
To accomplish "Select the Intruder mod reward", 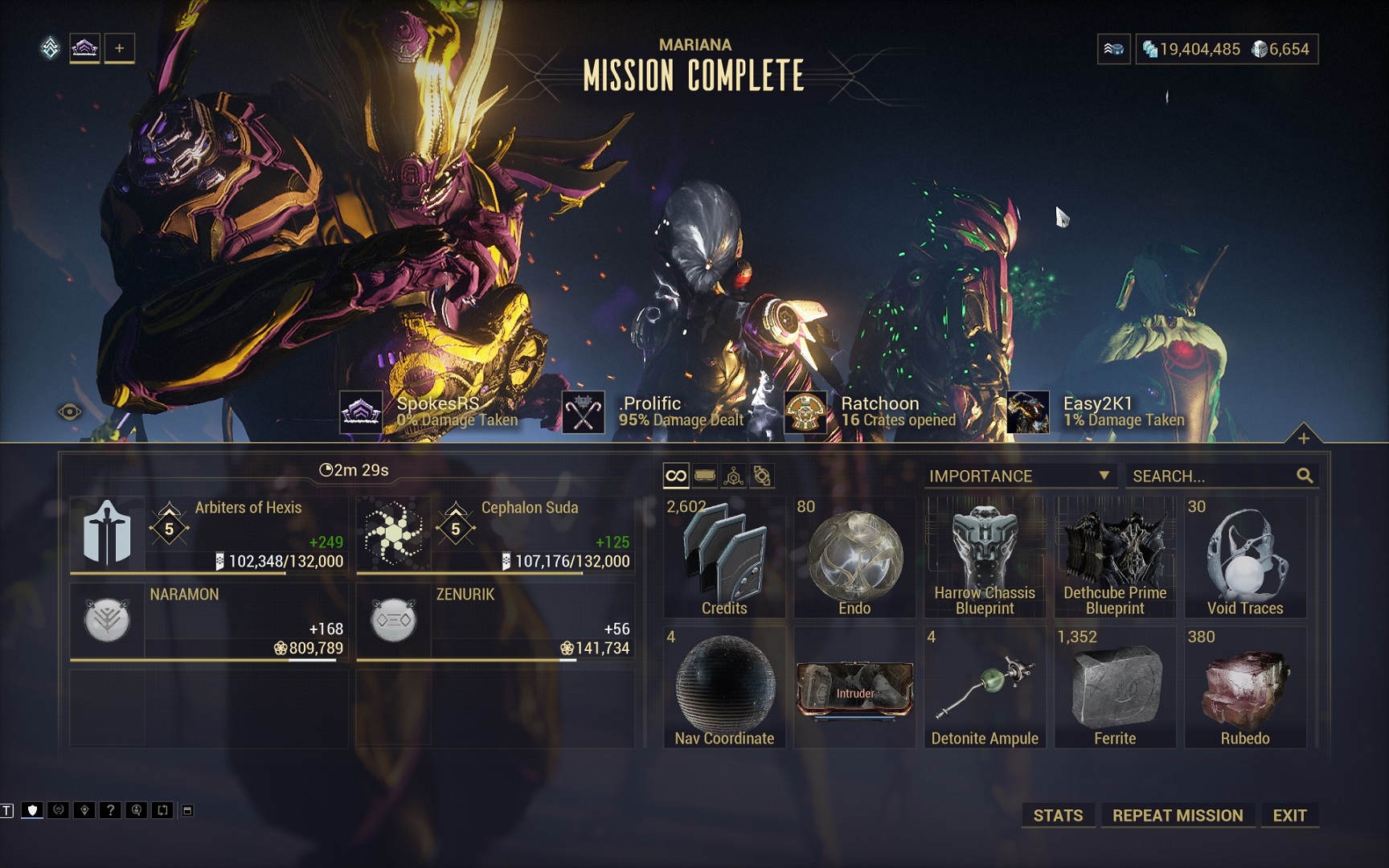I will point(854,688).
